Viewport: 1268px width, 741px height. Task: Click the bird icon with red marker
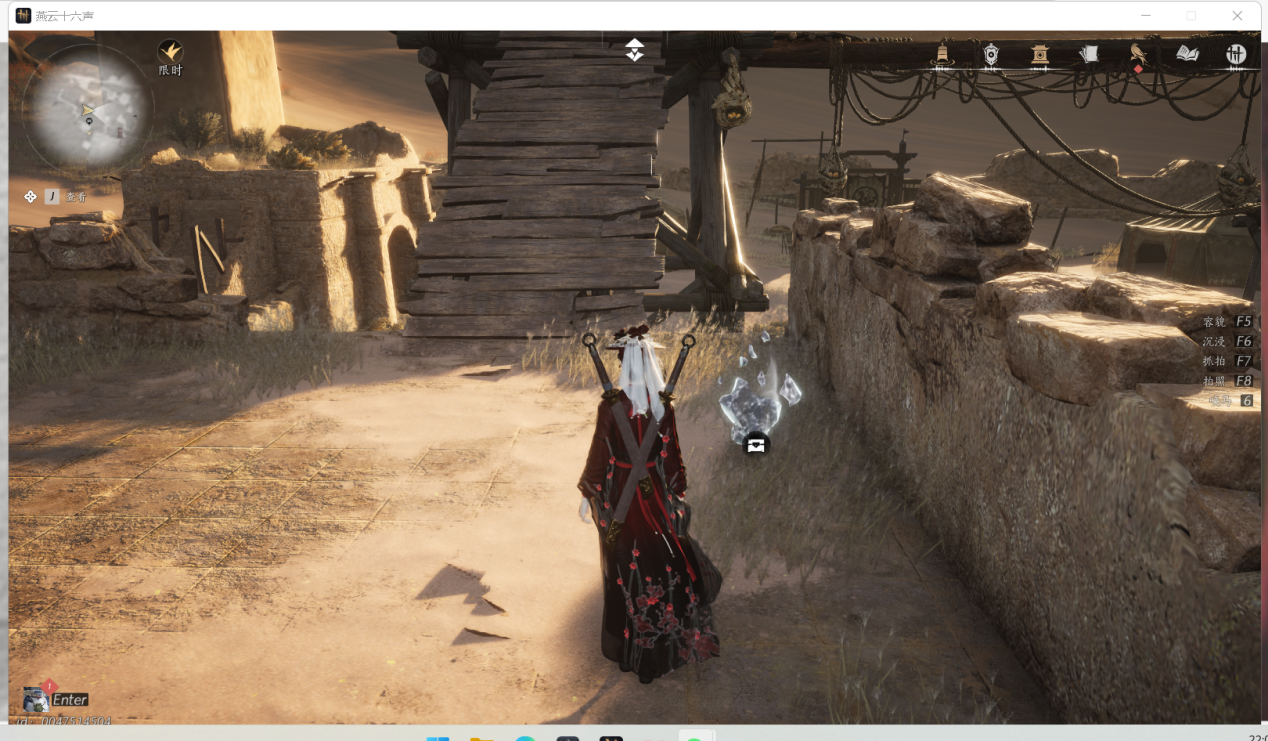coord(1138,54)
